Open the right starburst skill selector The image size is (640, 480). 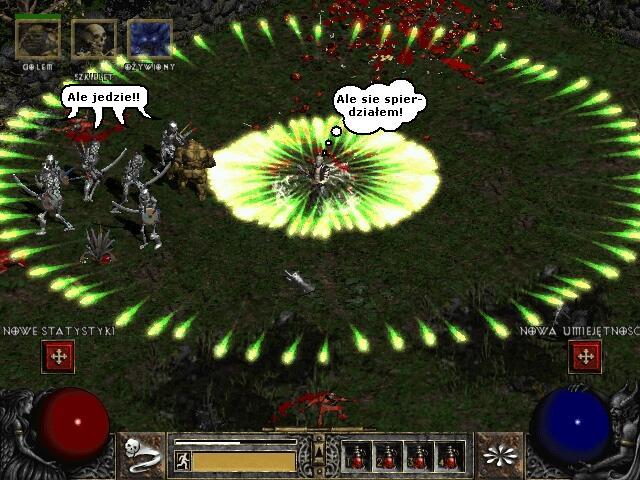pos(498,455)
